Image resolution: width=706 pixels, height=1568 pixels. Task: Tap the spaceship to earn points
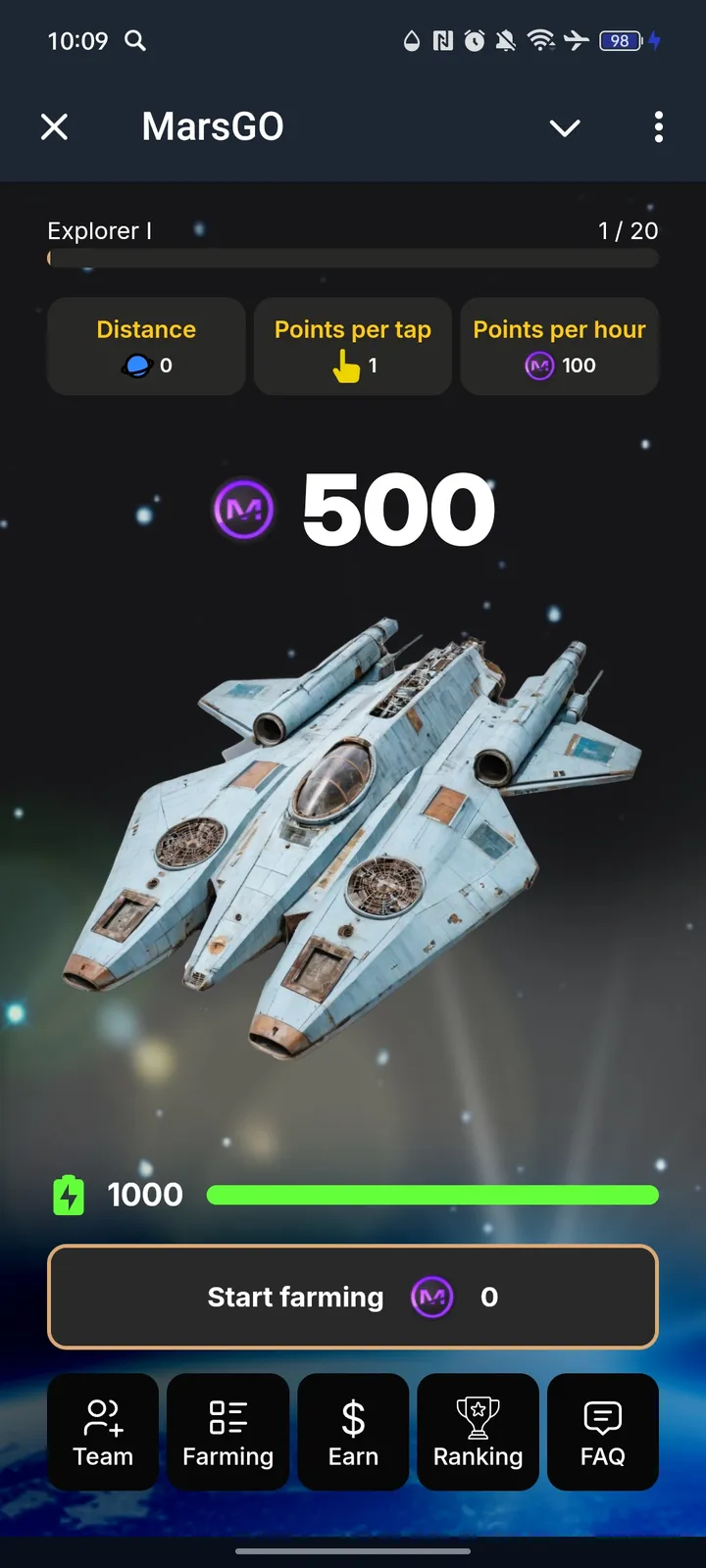353,833
